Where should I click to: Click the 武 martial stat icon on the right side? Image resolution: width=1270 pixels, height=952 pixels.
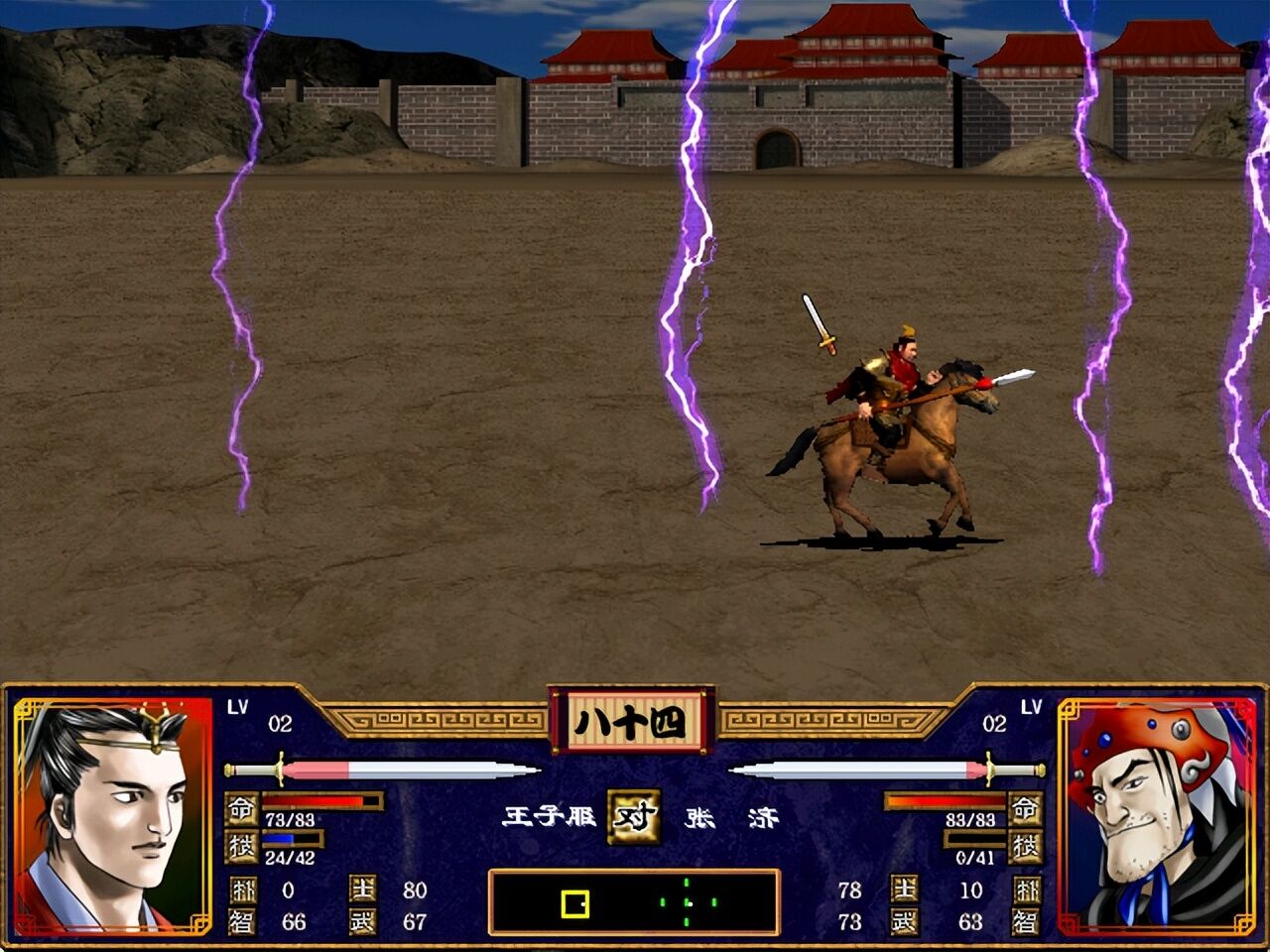904,919
